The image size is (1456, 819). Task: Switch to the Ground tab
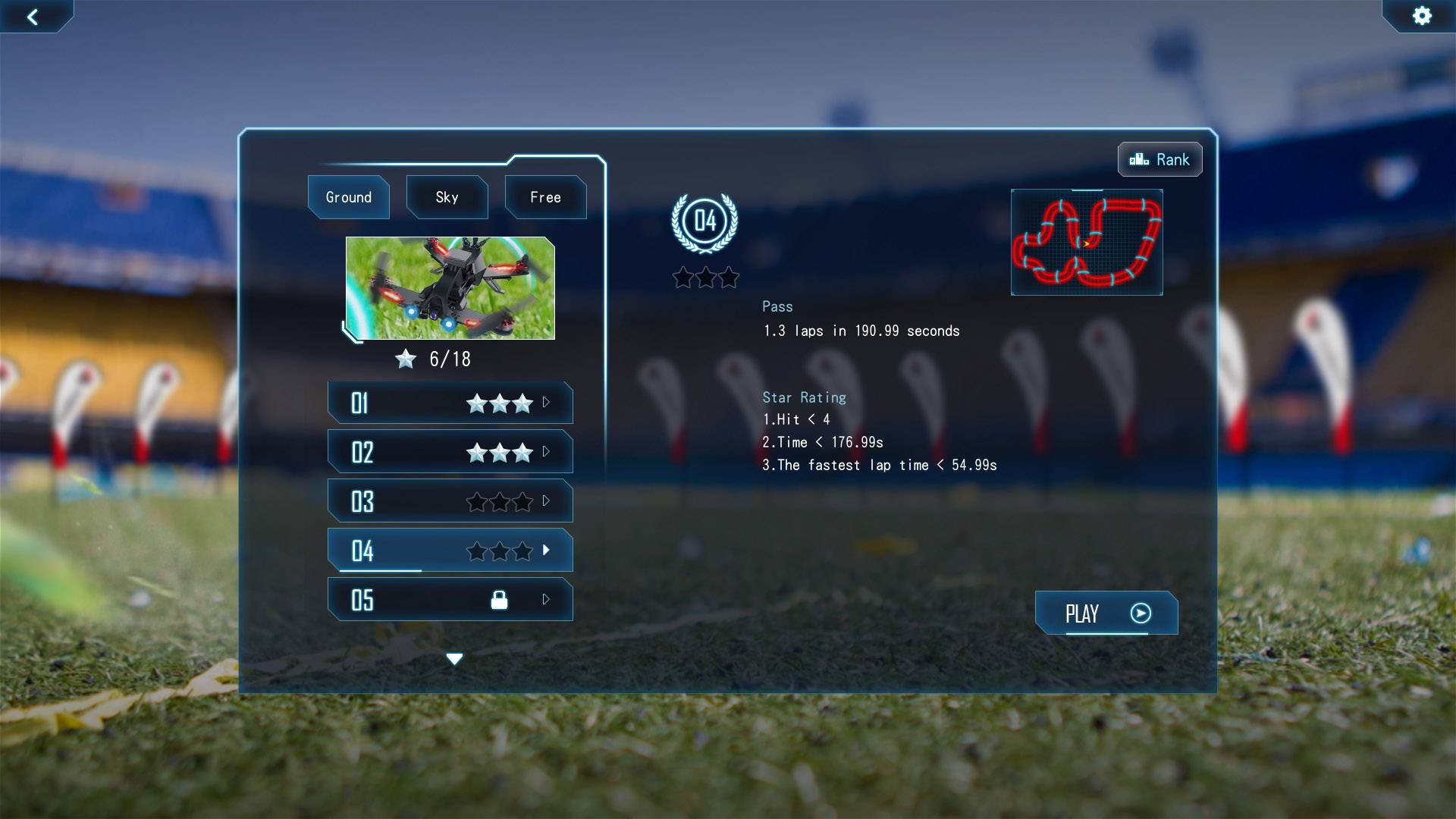tap(349, 197)
